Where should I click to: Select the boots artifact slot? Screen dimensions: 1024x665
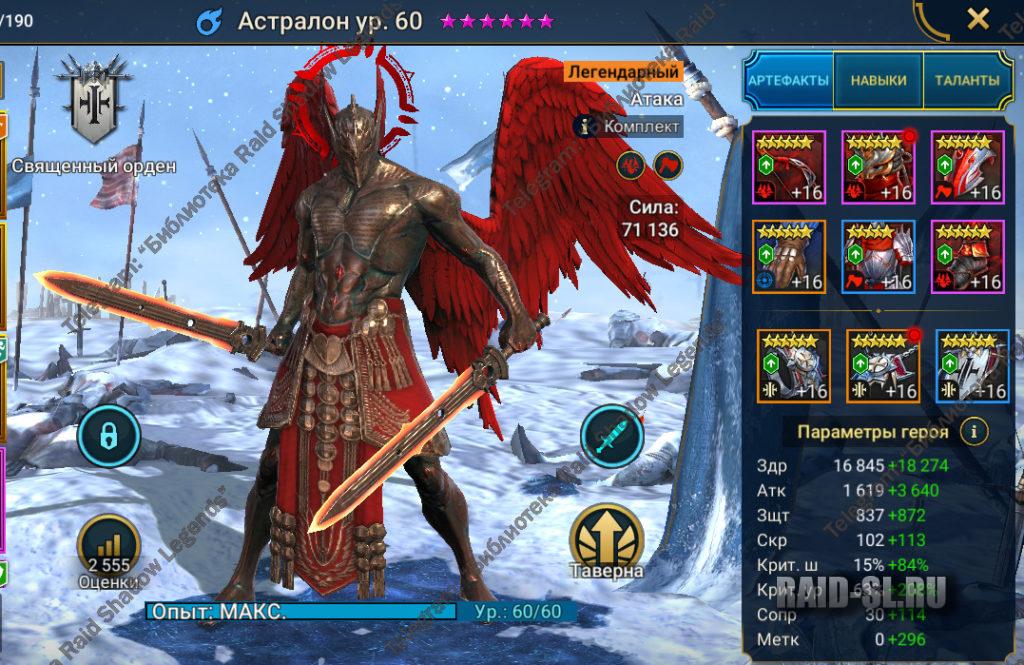pyautogui.click(x=967, y=256)
